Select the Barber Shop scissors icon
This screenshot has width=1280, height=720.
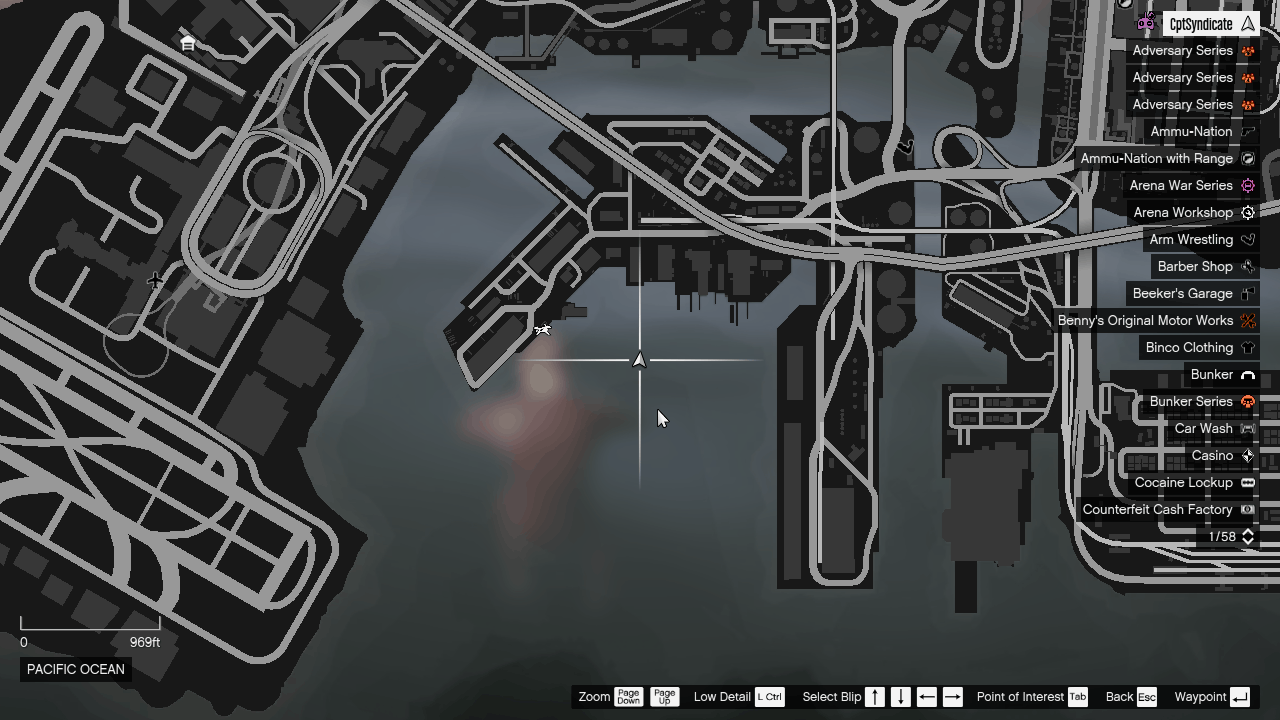pos(1247,266)
